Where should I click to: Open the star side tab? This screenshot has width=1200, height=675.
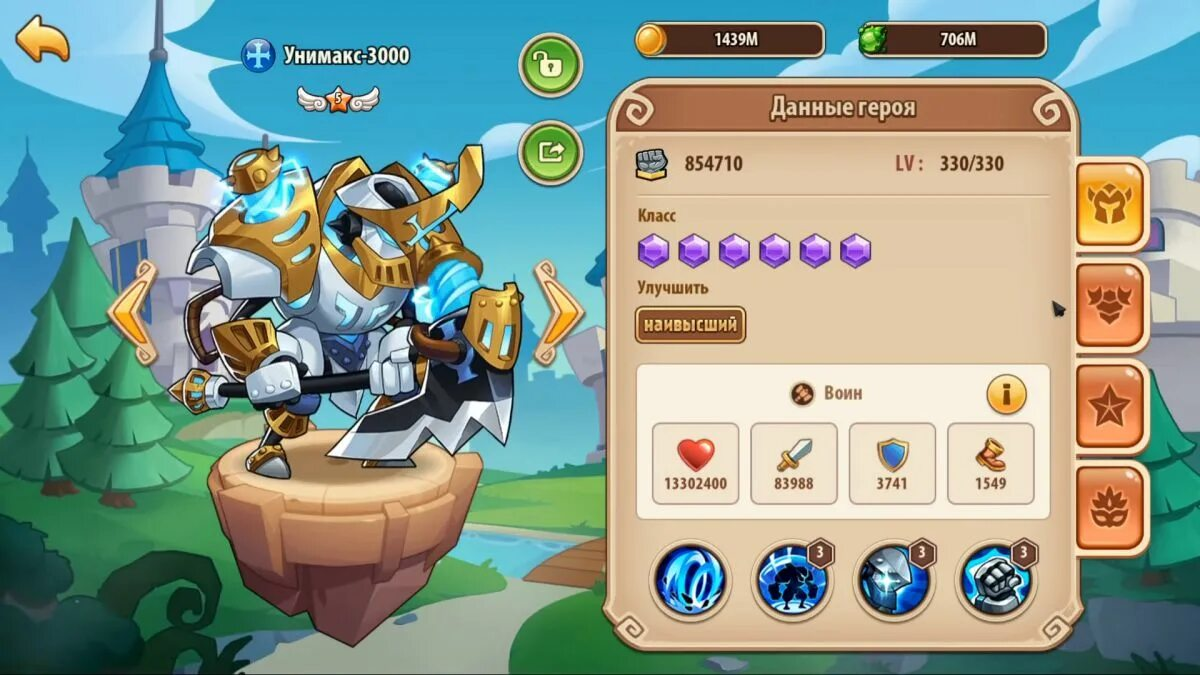pyautogui.click(x=1110, y=405)
